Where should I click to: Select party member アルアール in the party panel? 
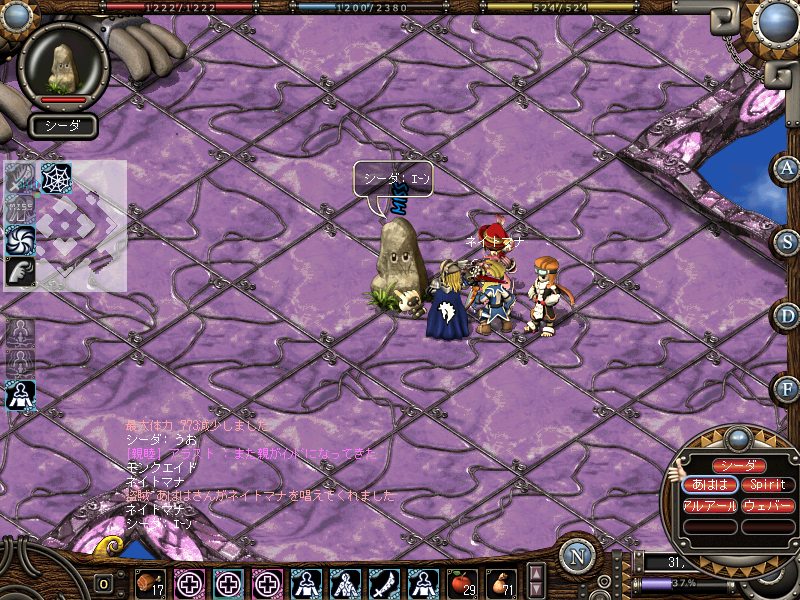(709, 506)
